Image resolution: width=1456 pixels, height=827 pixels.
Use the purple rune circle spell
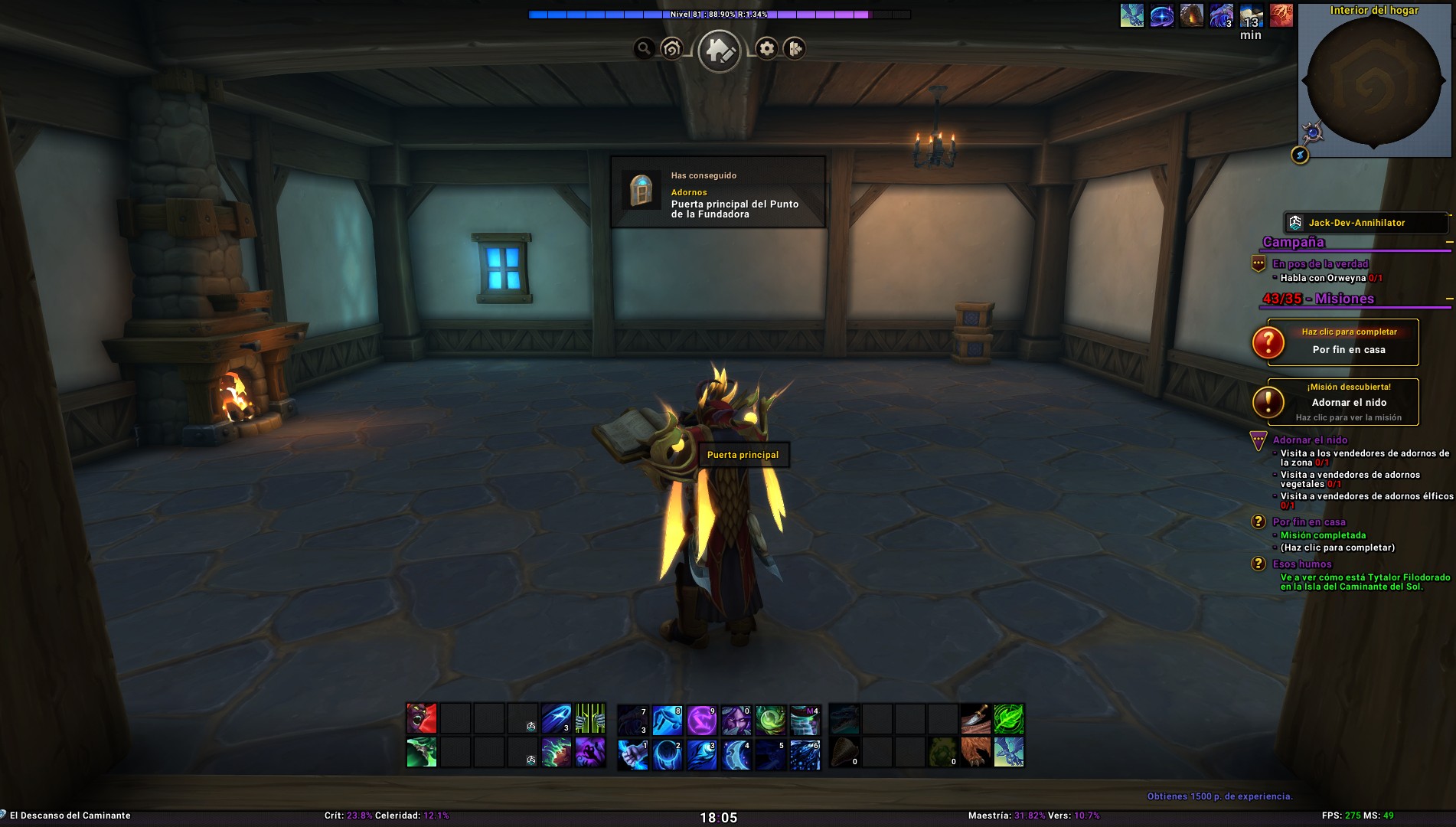pyautogui.click(x=702, y=721)
